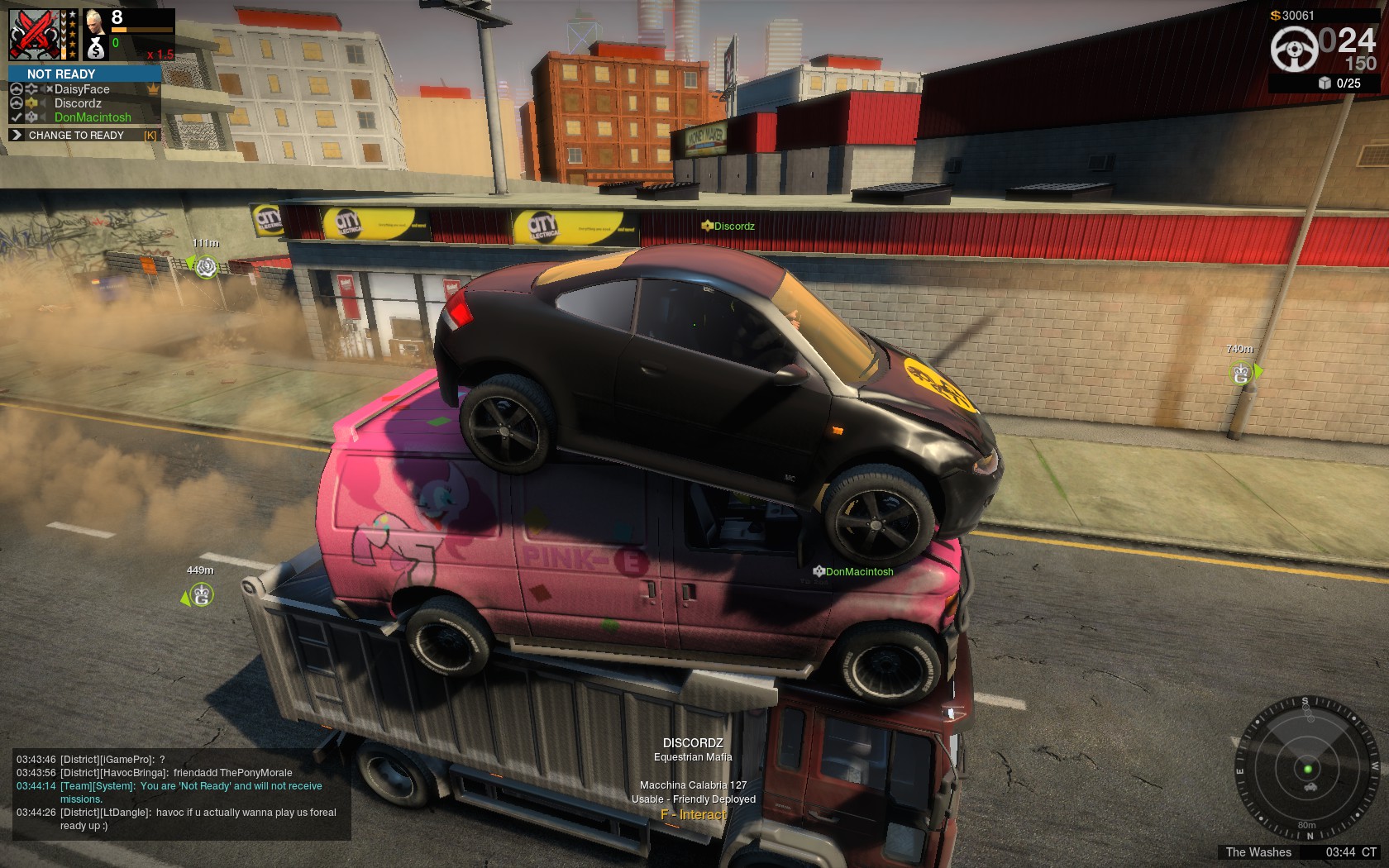This screenshot has width=1389, height=868.
Task: Click the 0/25 cargo box icon
Action: point(1325,83)
